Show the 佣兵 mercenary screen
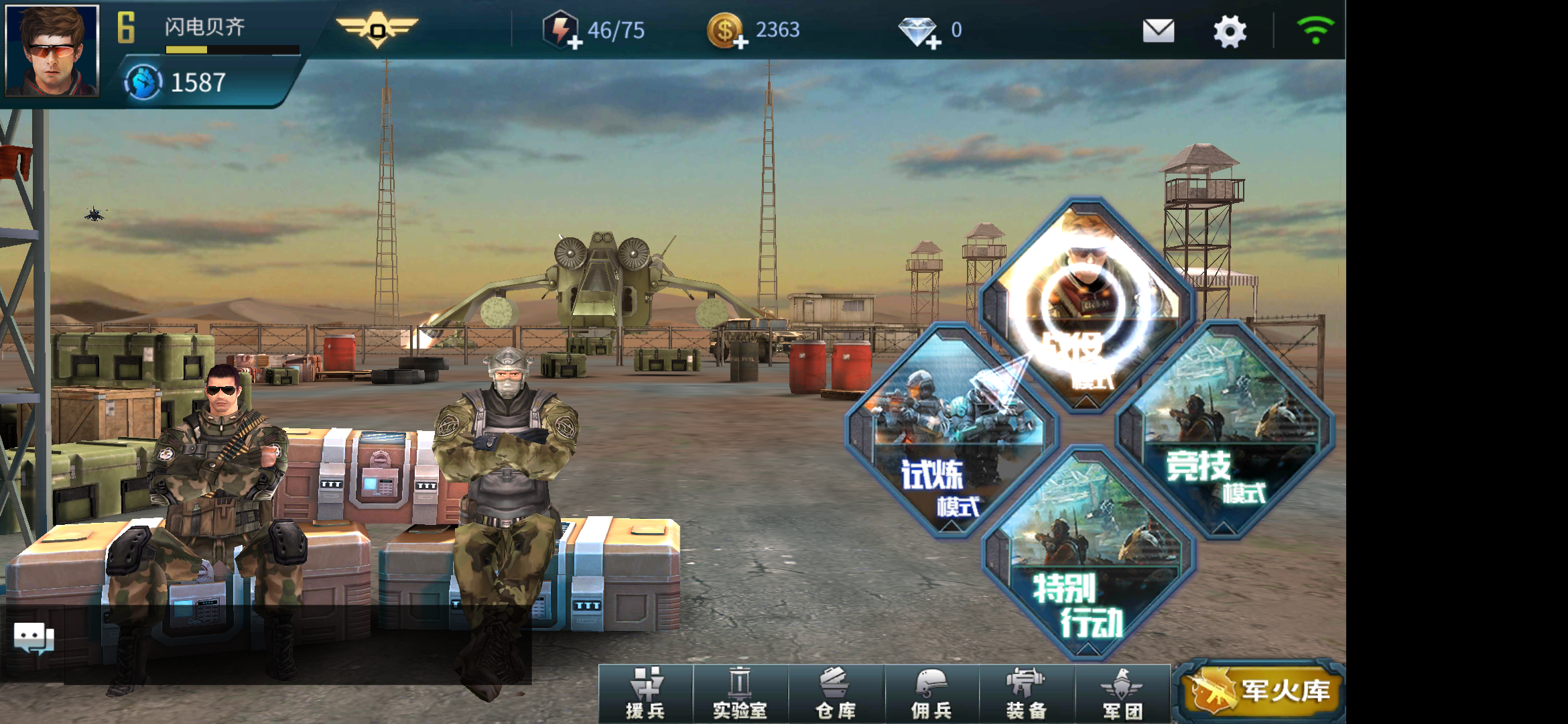The image size is (1568, 724). coord(931,694)
